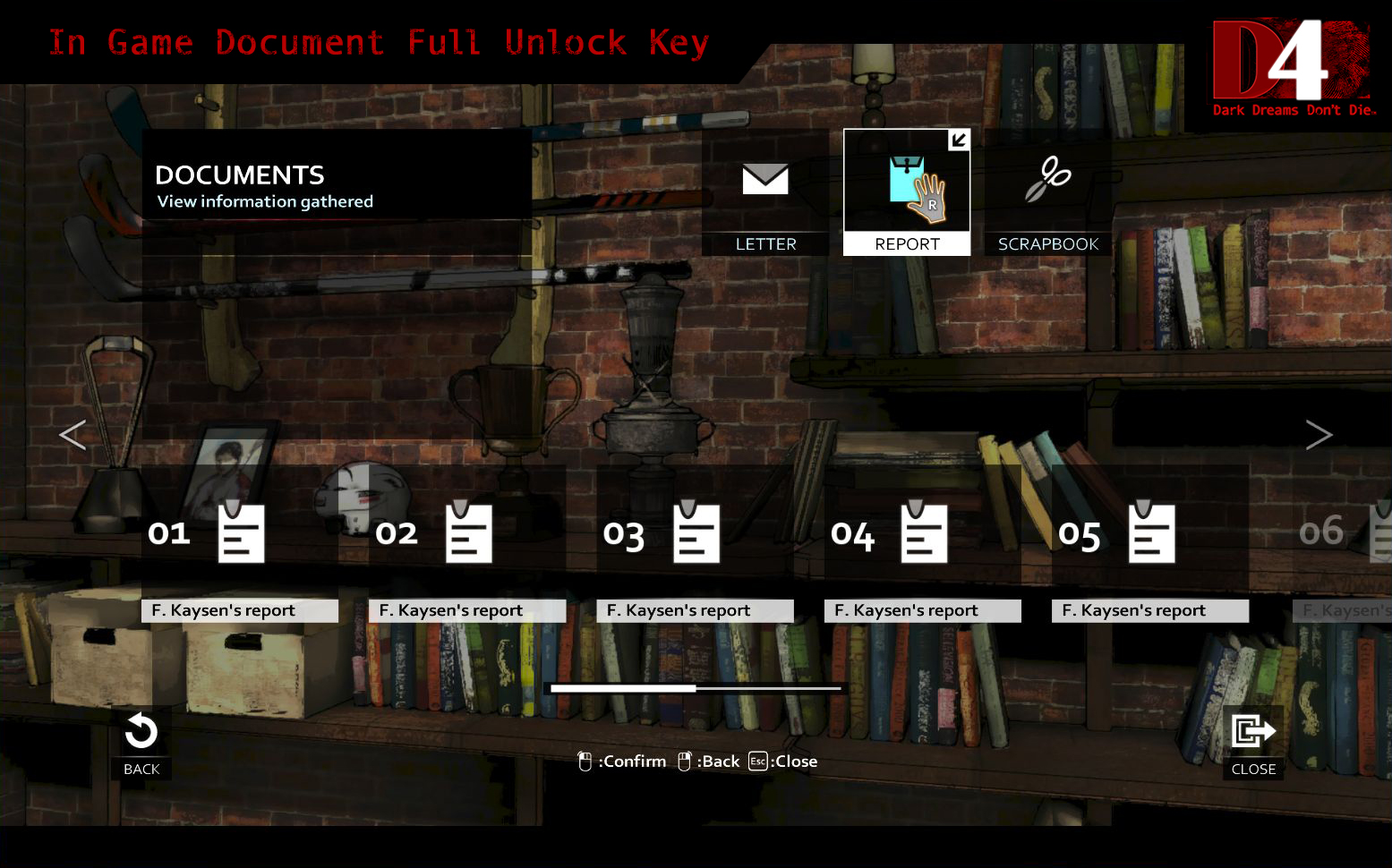This screenshot has width=1392, height=868.
Task: Click the clipboard icon for report 01
Action: click(240, 532)
